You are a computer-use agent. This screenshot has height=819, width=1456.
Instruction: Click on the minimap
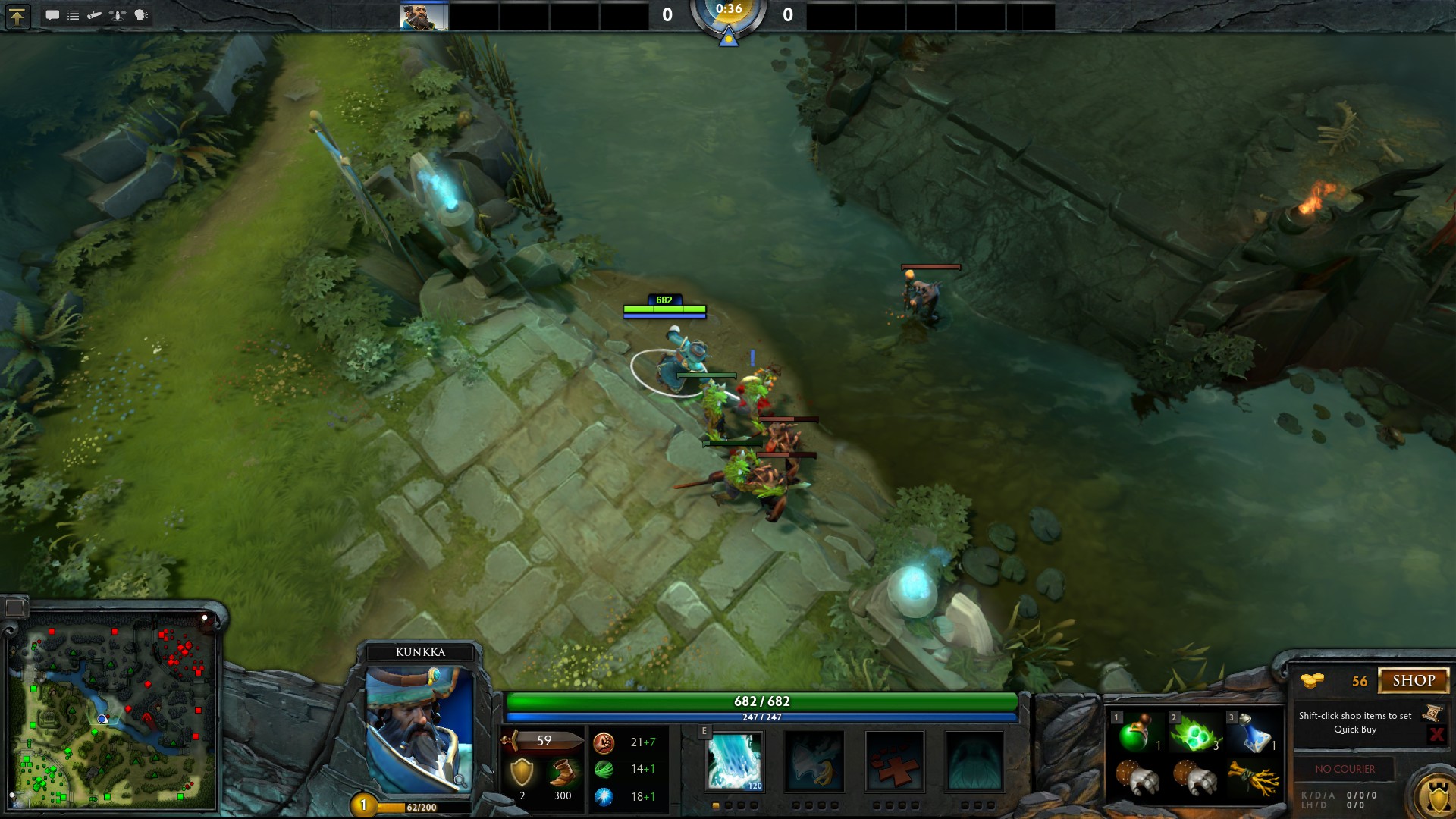click(111, 709)
